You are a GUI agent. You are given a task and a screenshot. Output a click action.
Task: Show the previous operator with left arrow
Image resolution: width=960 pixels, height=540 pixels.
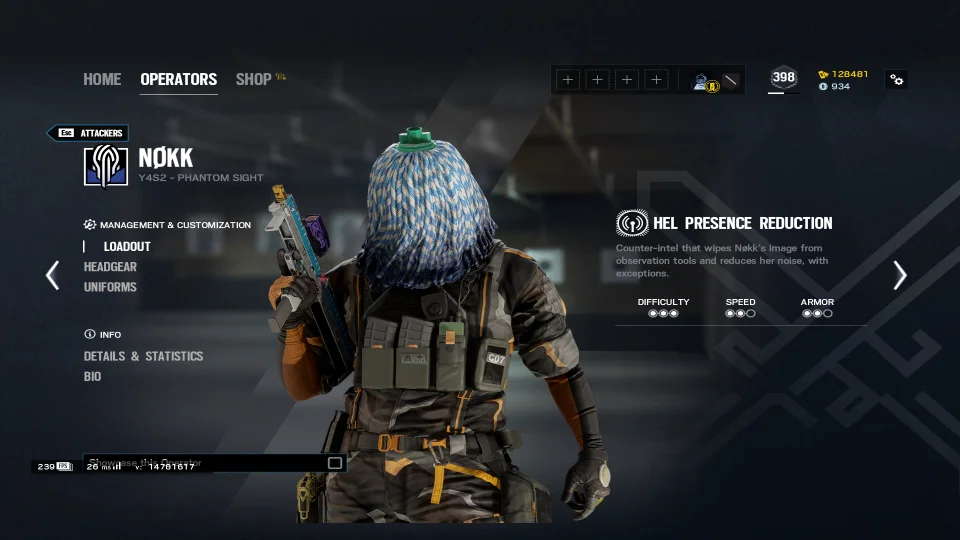click(x=53, y=275)
